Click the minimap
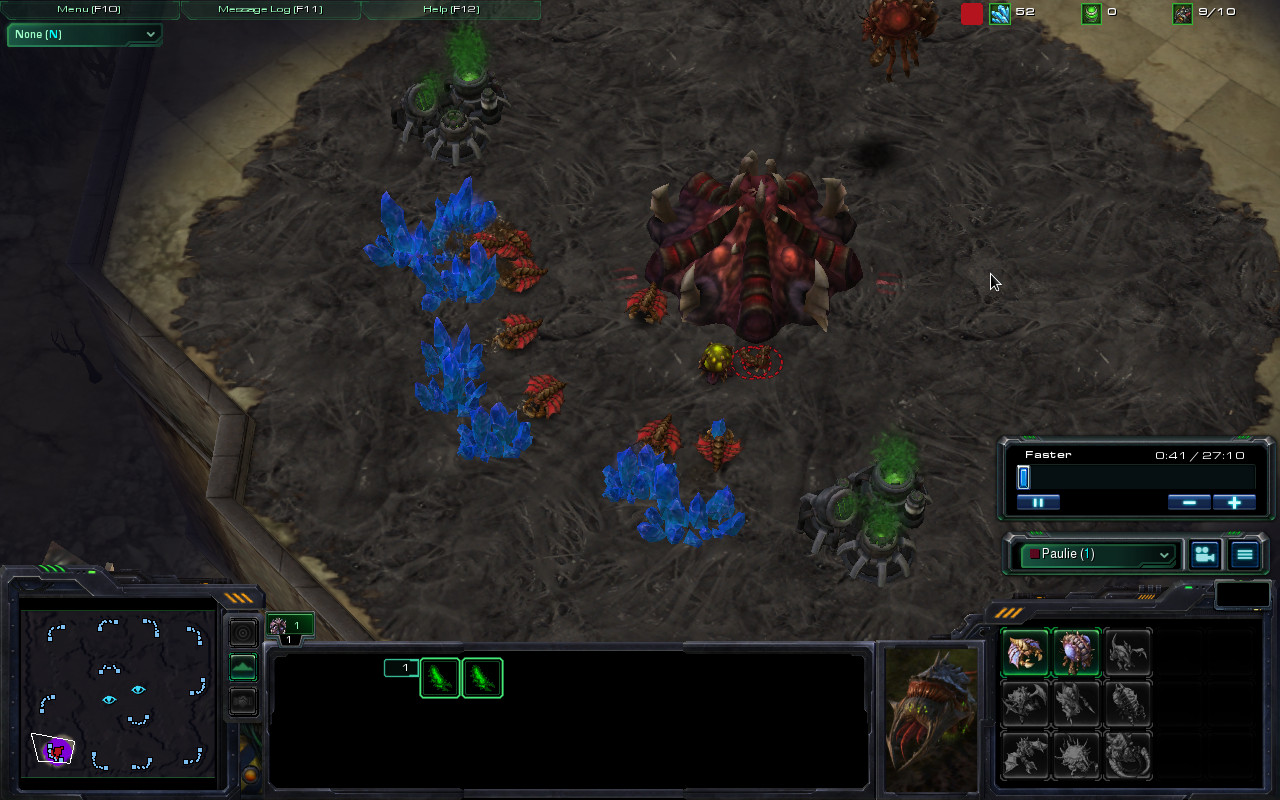Screen dimensions: 1280x800 119,689
